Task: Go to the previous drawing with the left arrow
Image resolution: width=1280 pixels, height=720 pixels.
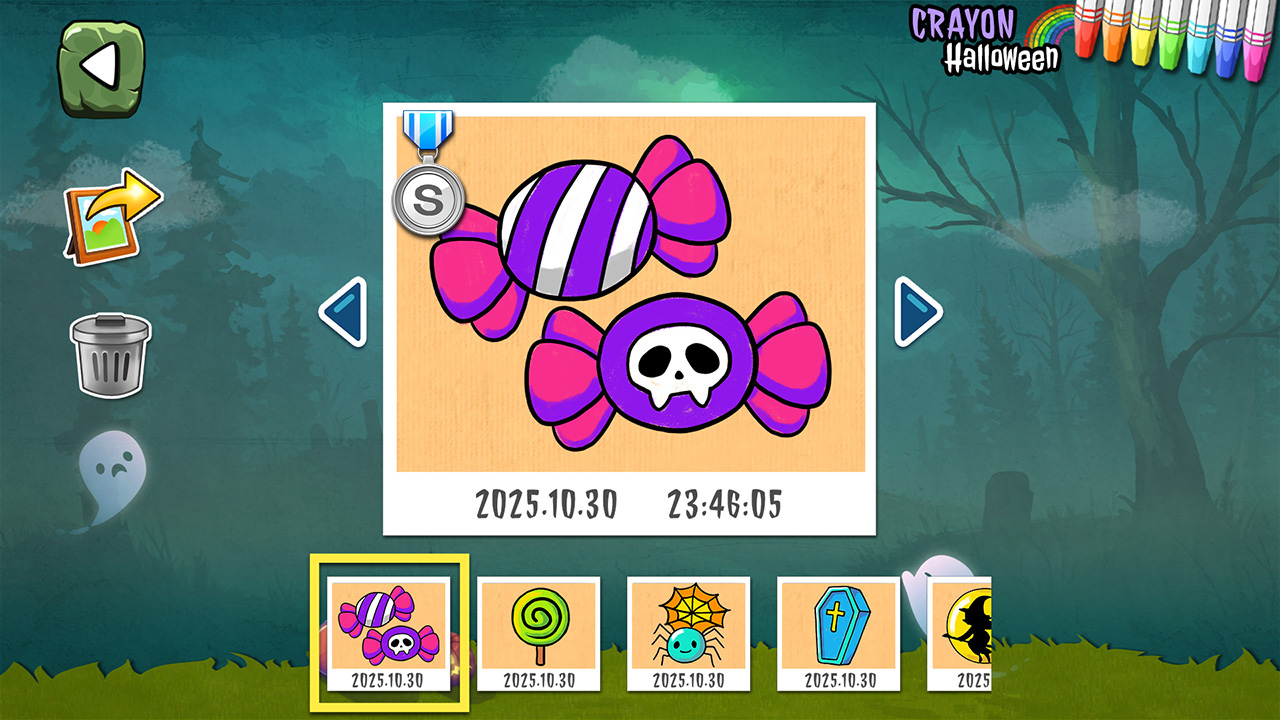Action: [x=344, y=310]
